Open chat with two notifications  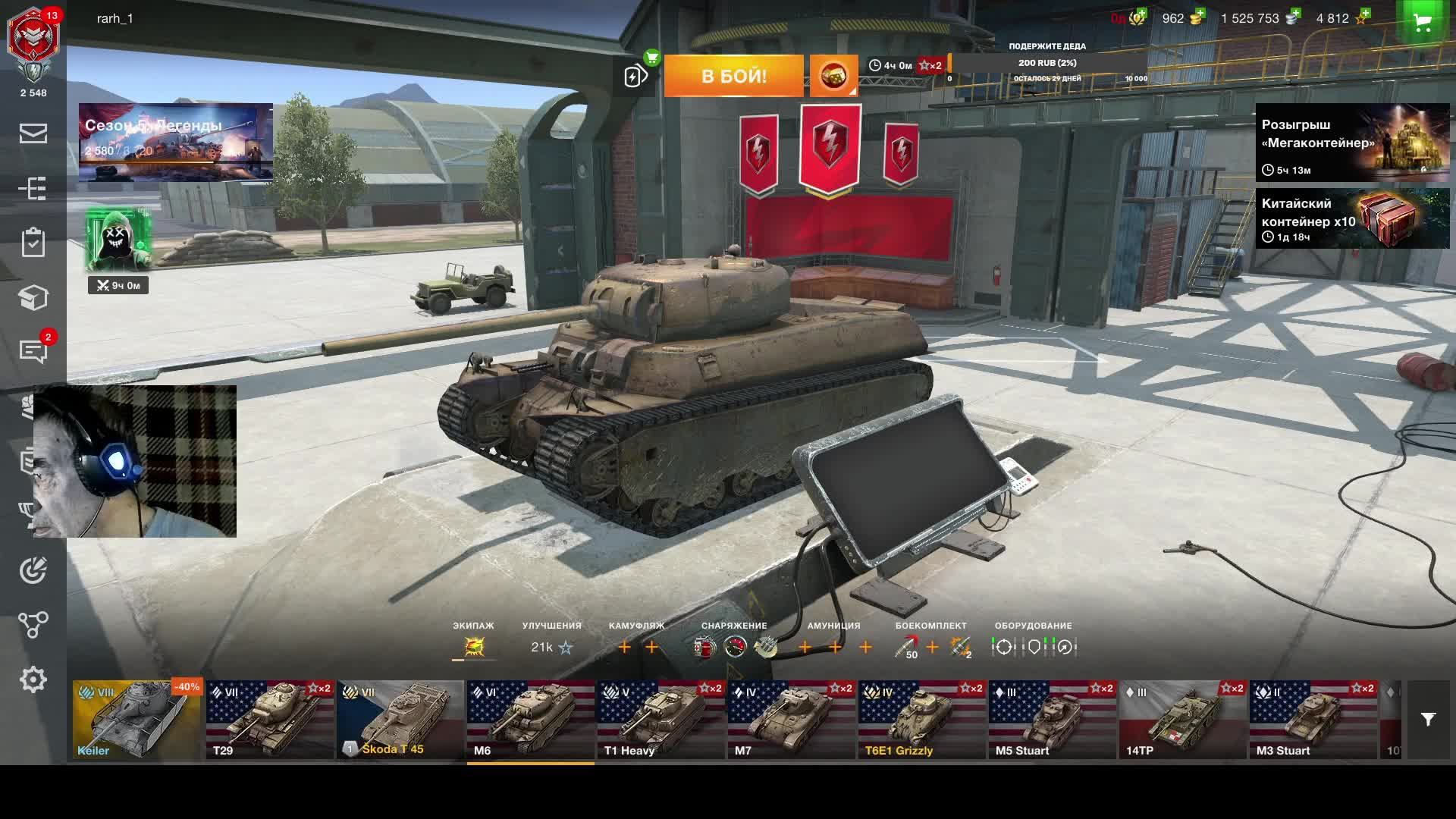click(x=33, y=351)
